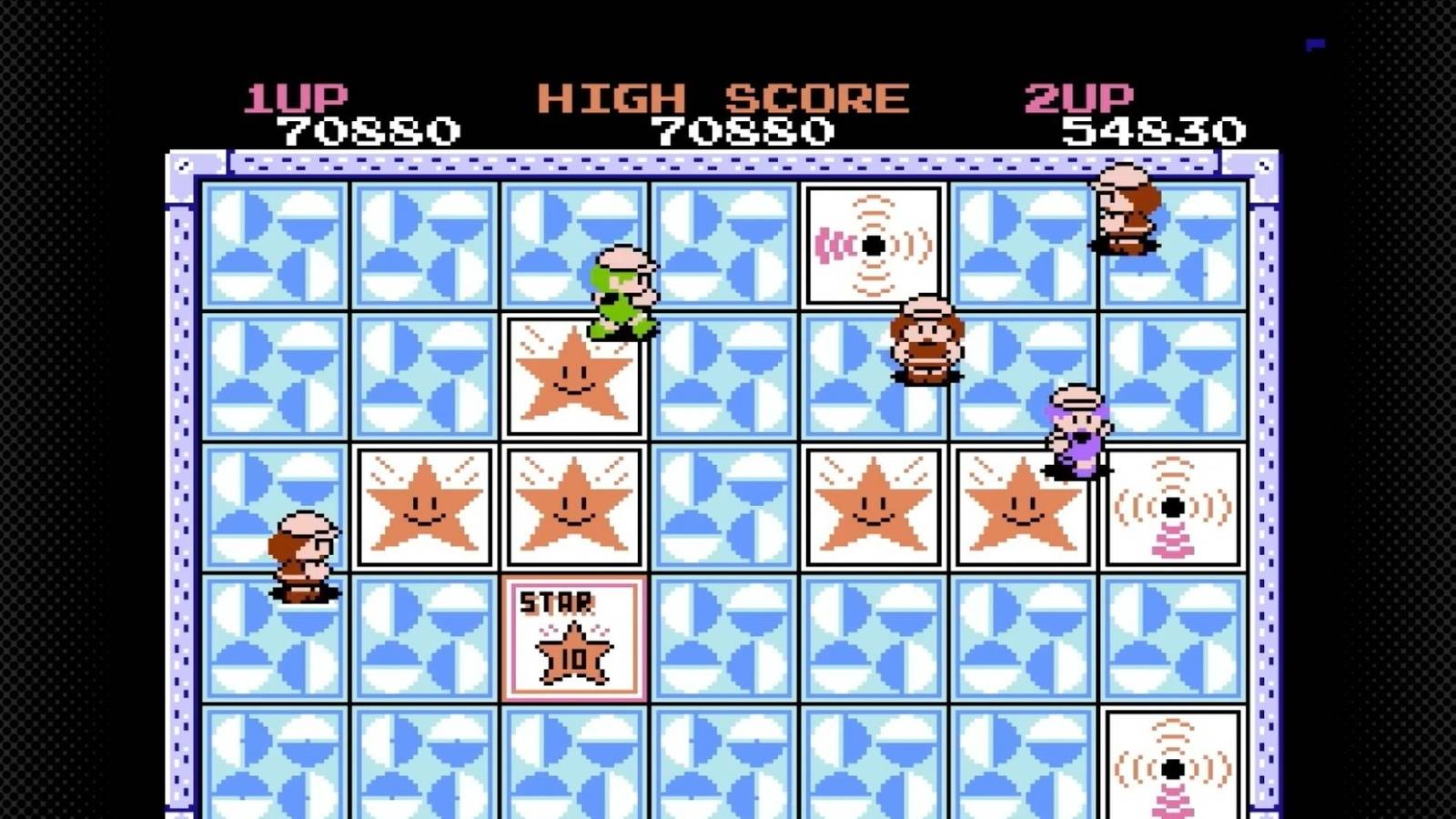Select the green-capped character sprite

(x=625, y=291)
